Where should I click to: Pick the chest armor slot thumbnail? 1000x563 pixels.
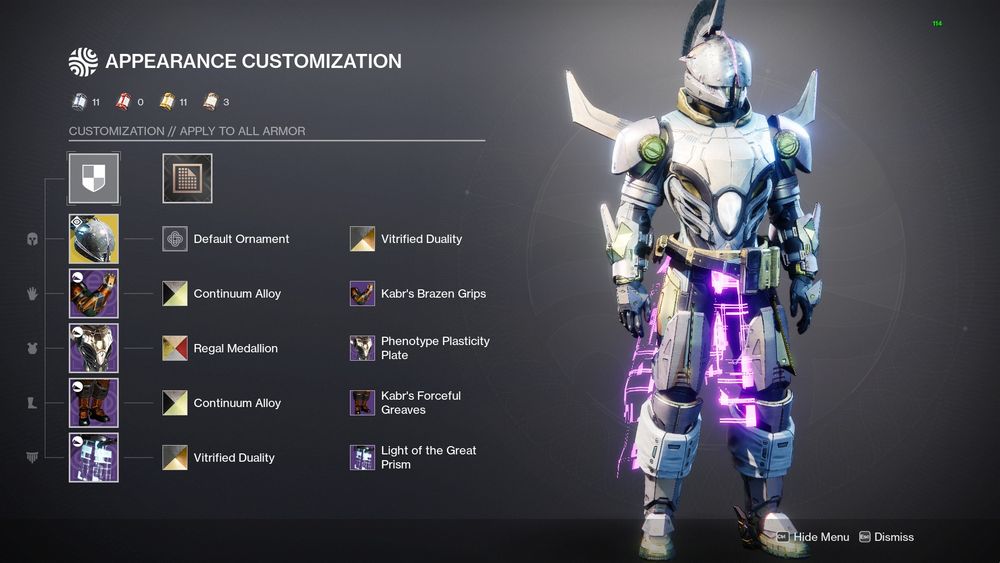94,348
